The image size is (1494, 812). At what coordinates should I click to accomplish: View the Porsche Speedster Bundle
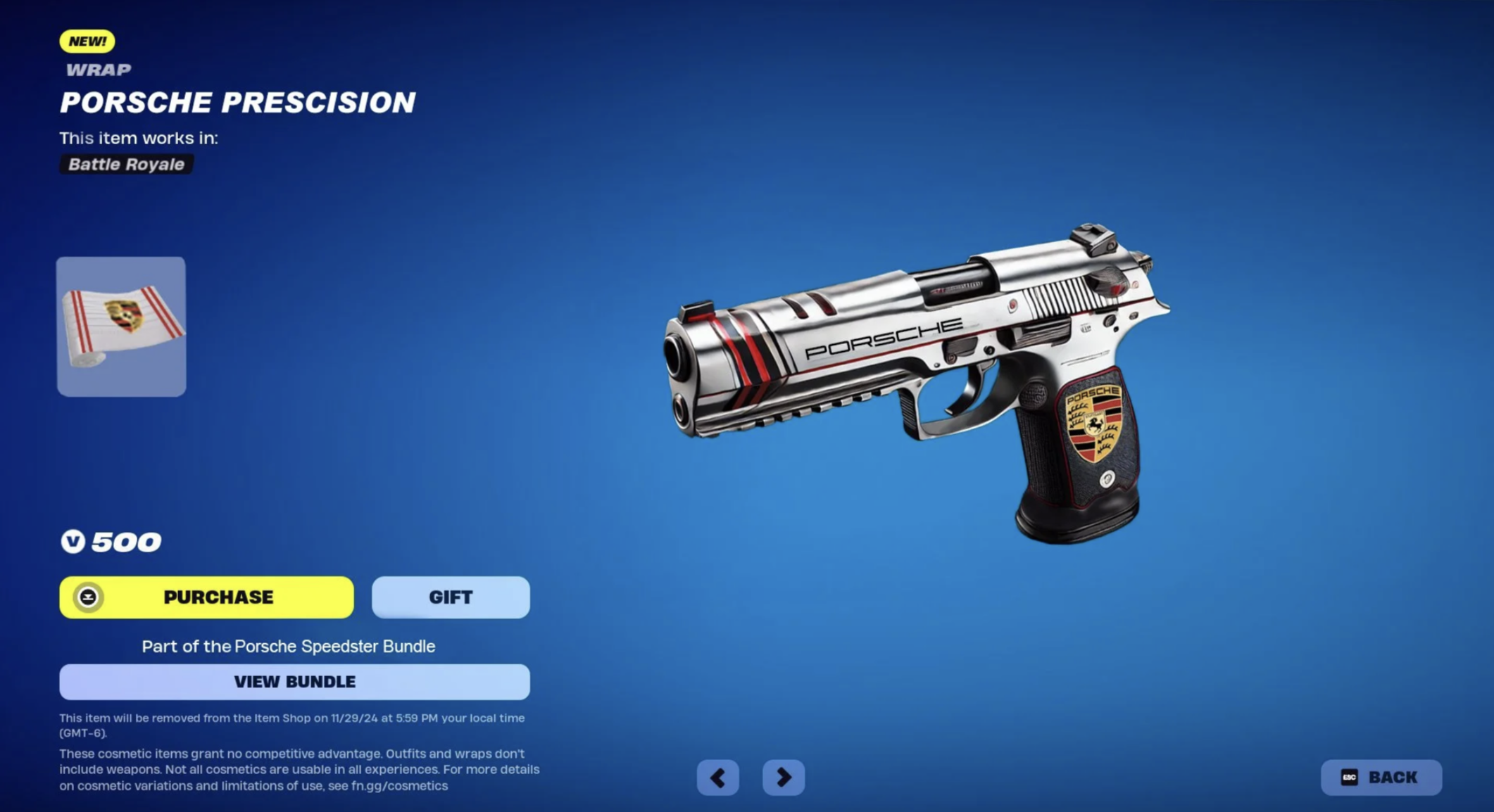click(294, 682)
